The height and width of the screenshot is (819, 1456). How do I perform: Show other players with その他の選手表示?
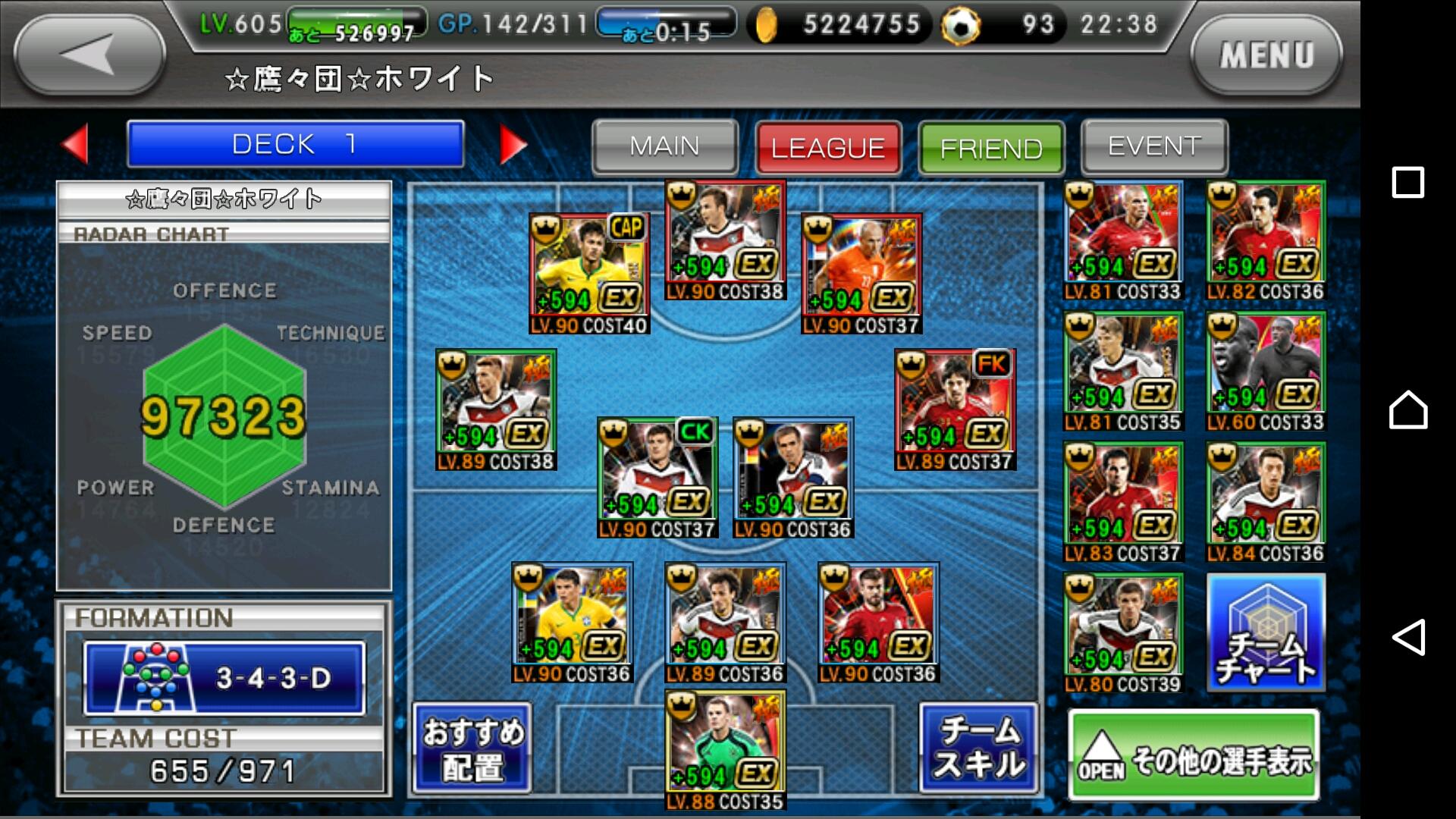coord(1194,755)
